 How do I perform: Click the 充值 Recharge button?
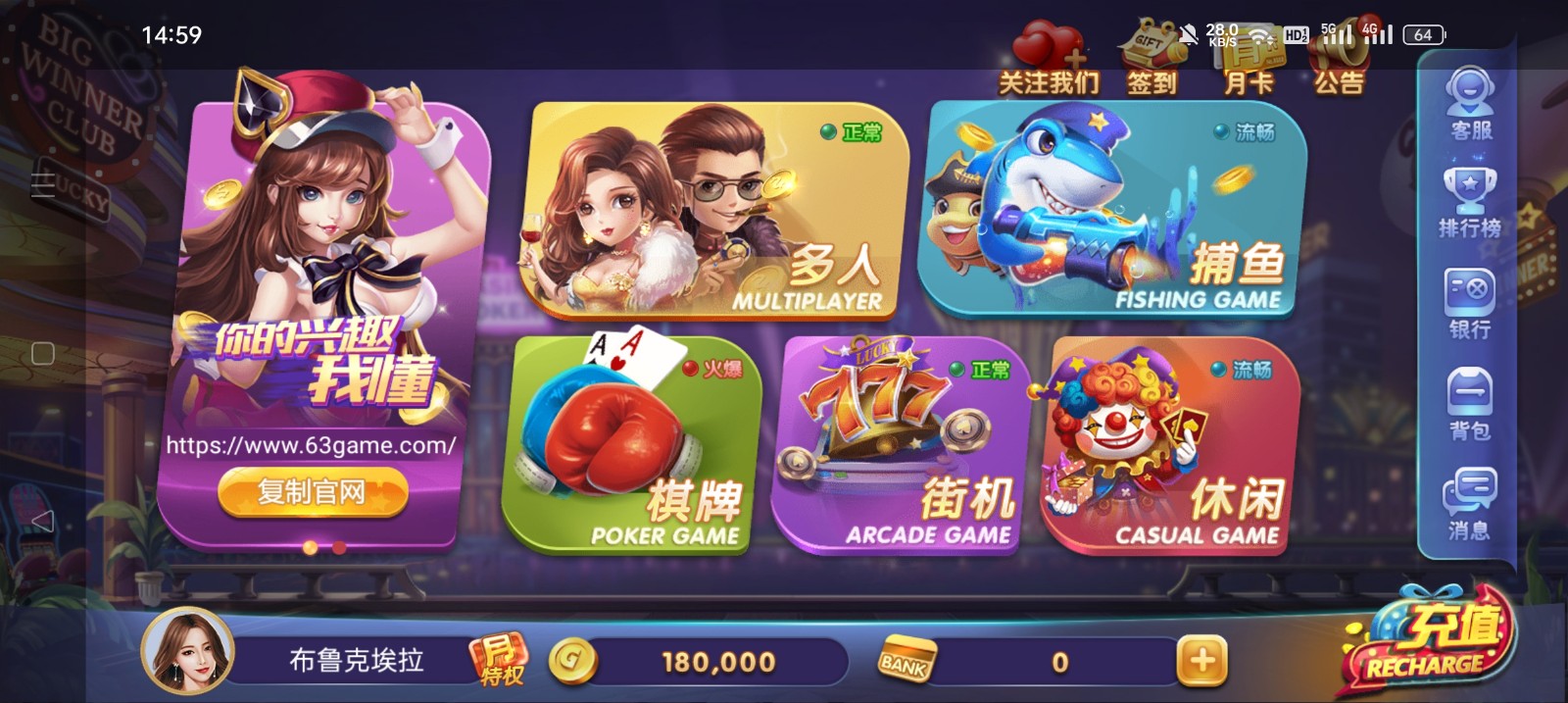[x=1428, y=642]
